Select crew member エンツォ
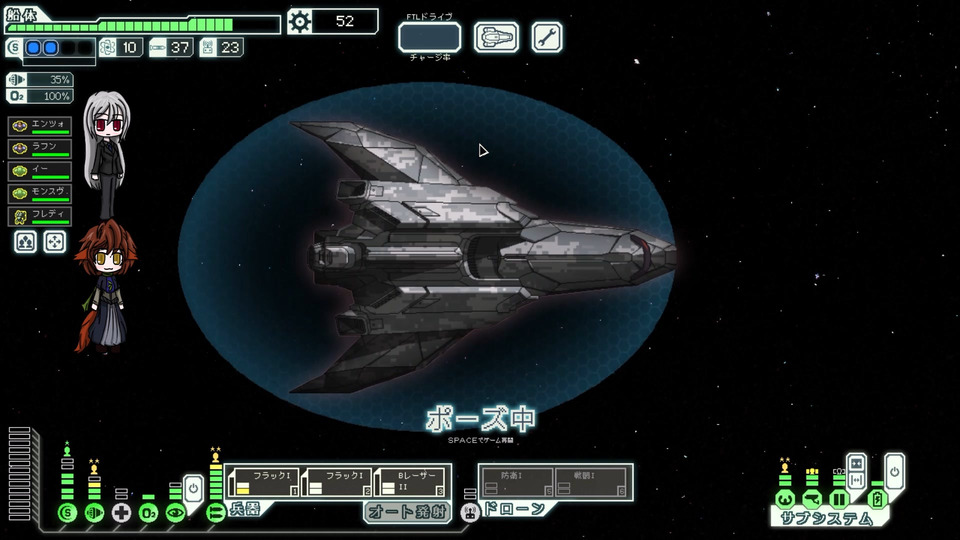Viewport: 960px width, 540px height. [40, 126]
